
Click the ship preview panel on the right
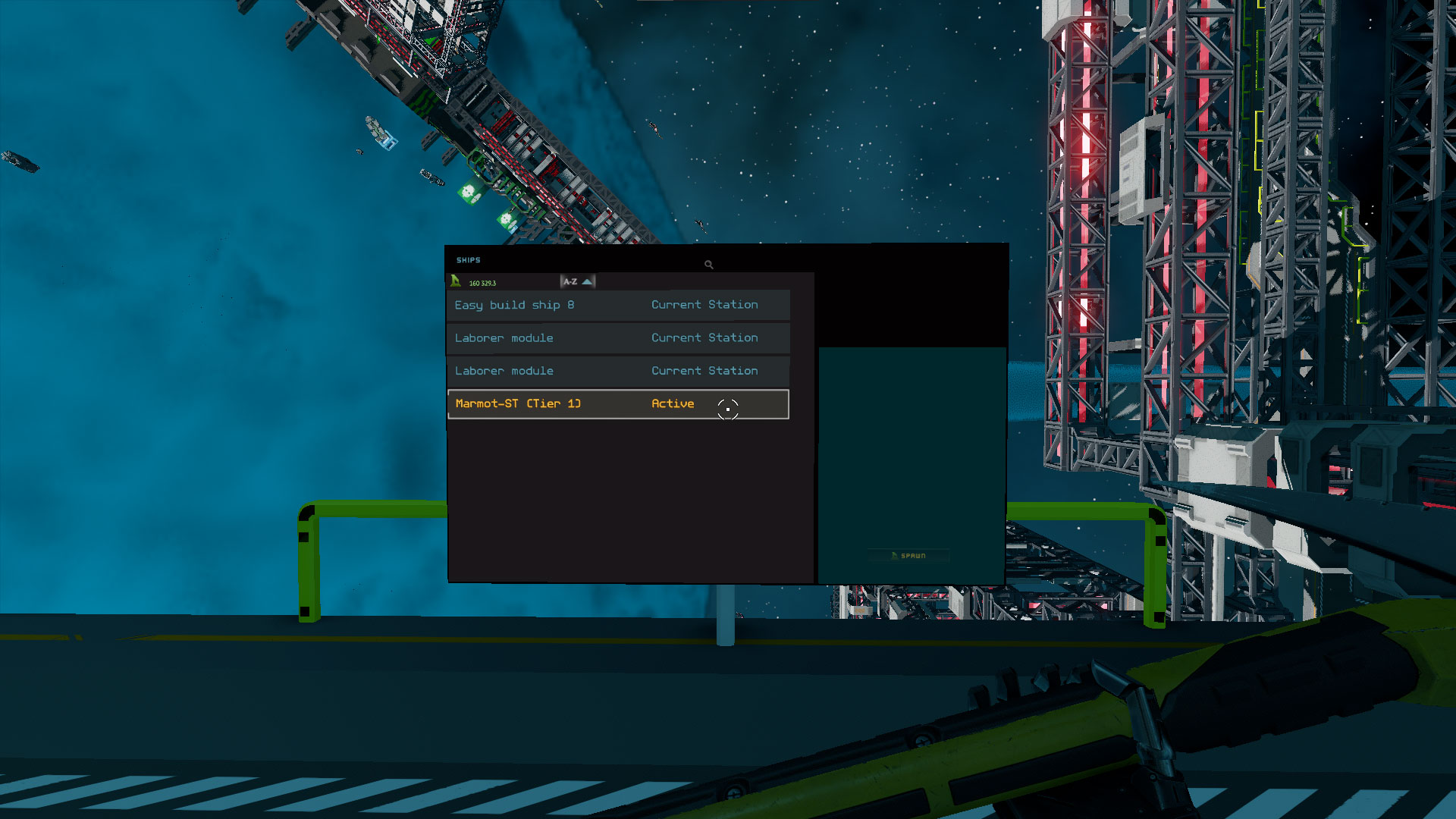pos(910,447)
